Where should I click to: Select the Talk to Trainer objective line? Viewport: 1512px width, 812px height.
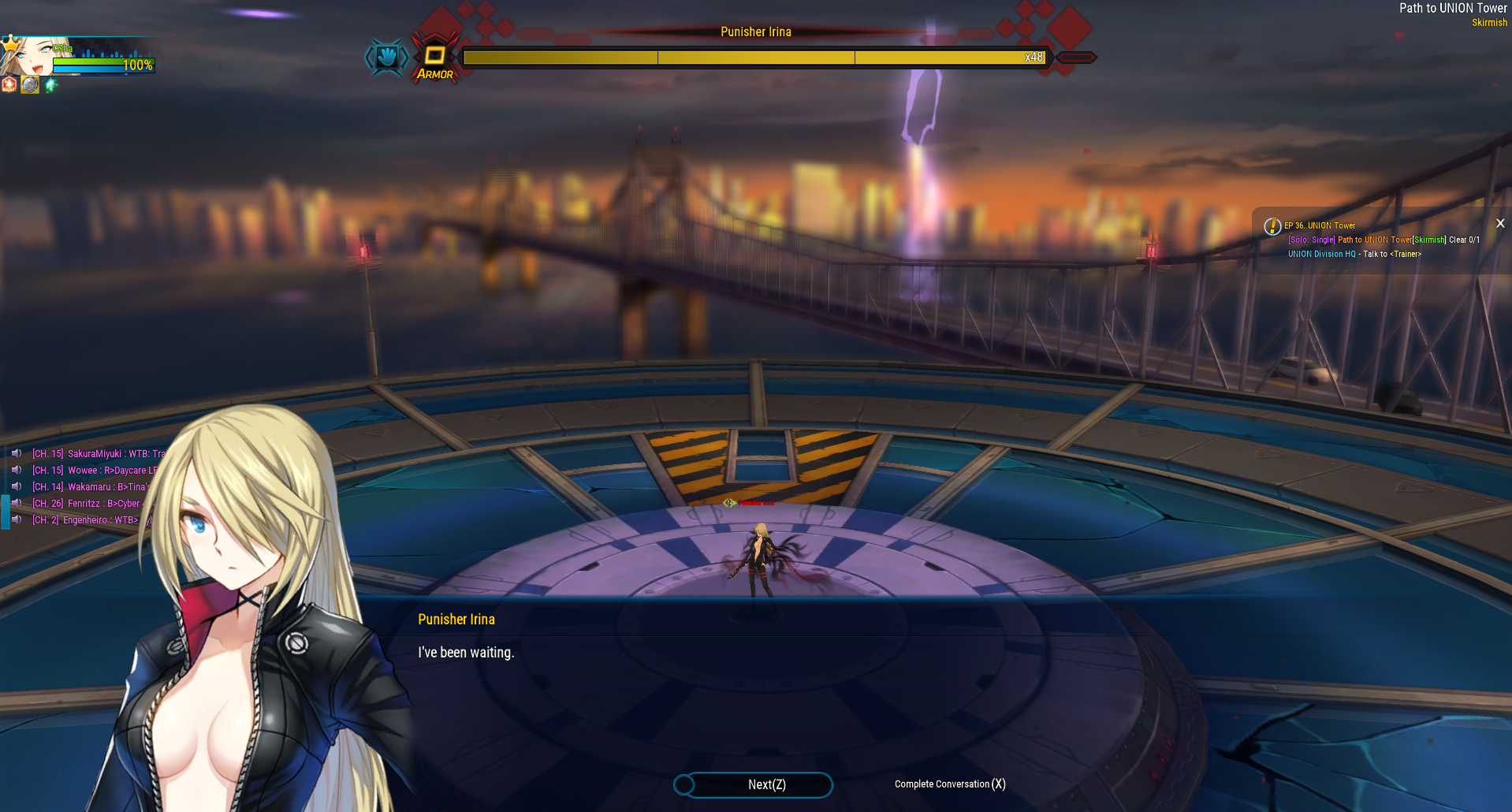1354,254
